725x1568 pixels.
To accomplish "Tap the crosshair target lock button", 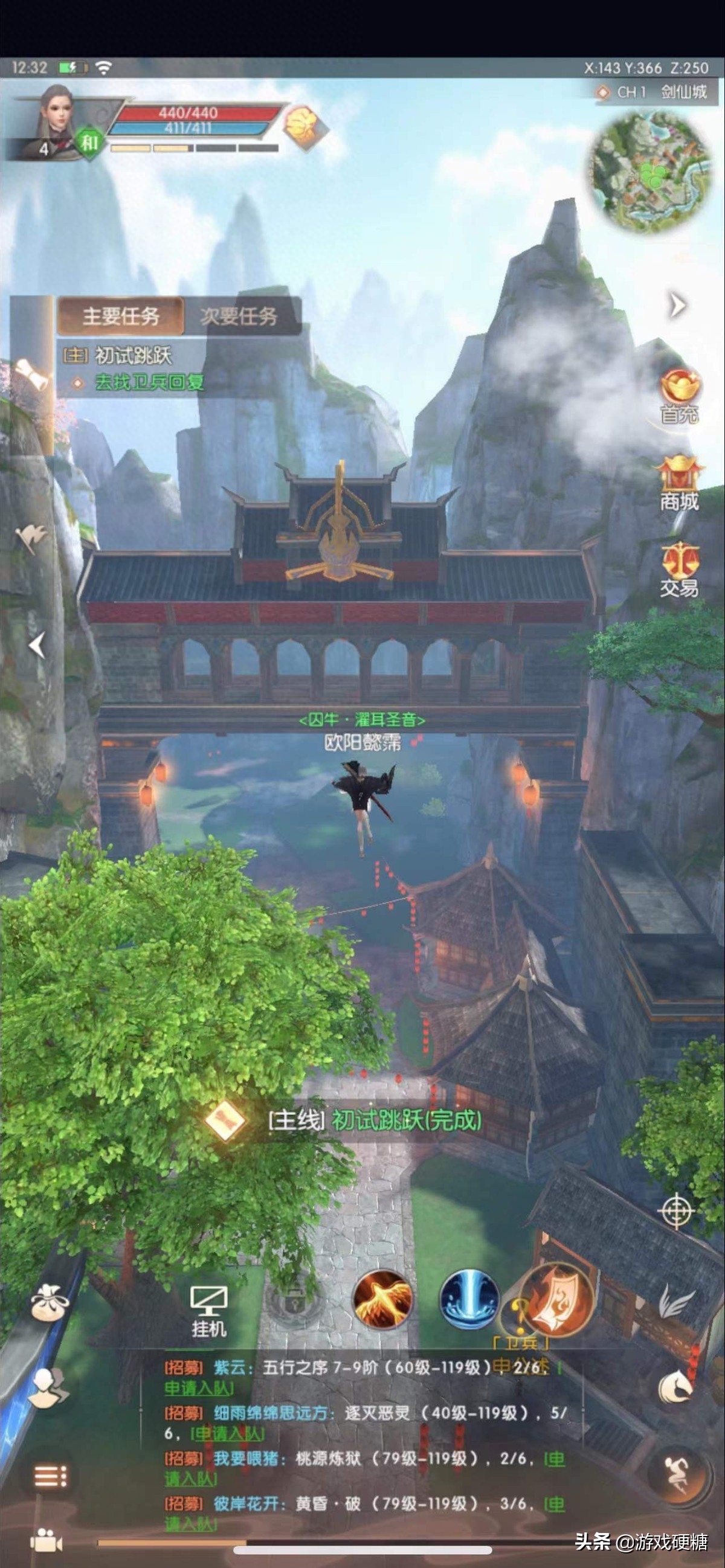I will click(x=676, y=1212).
